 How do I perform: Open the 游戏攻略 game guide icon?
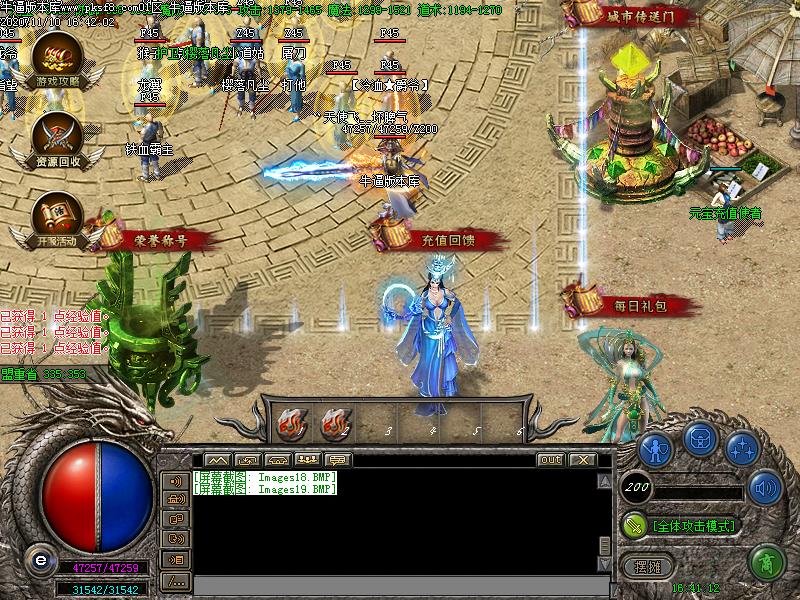57,60
